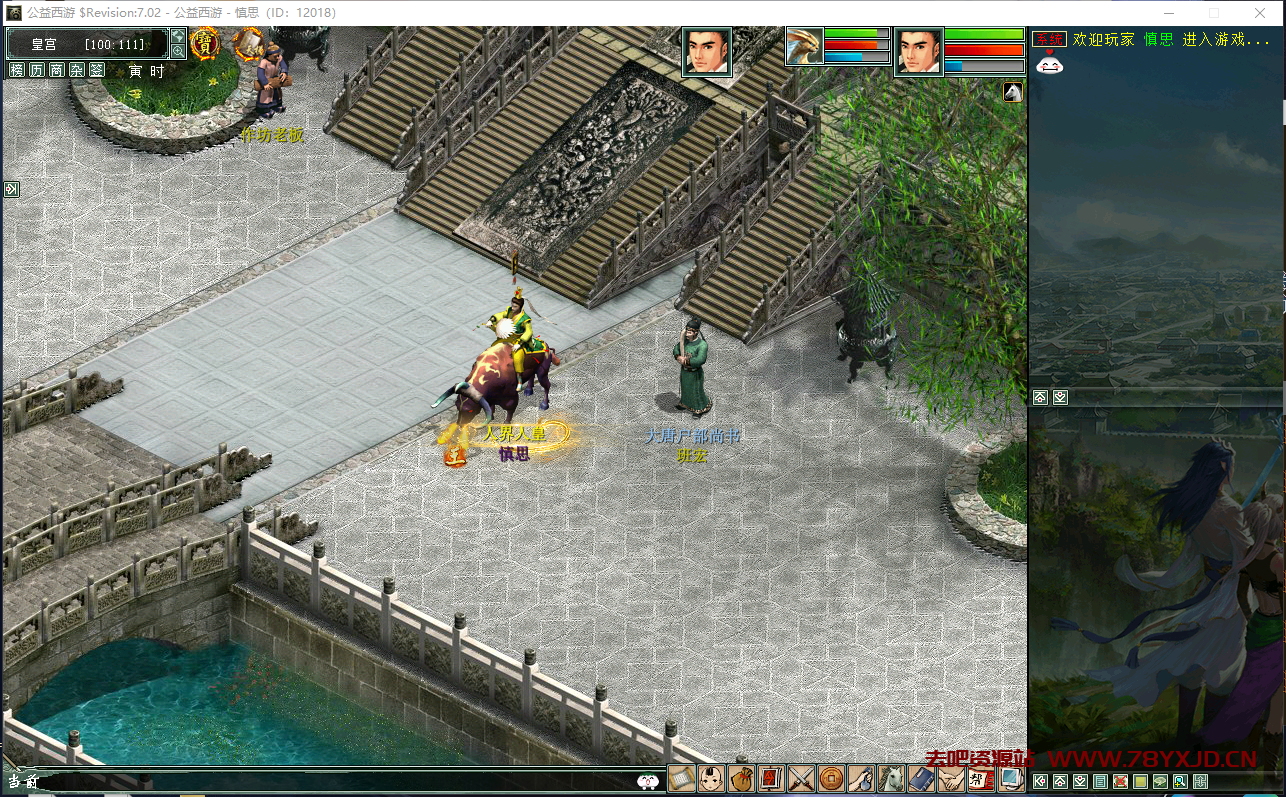Click the magnifier button beside the location panel
Image resolution: width=1286 pixels, height=797 pixels.
tap(178, 51)
